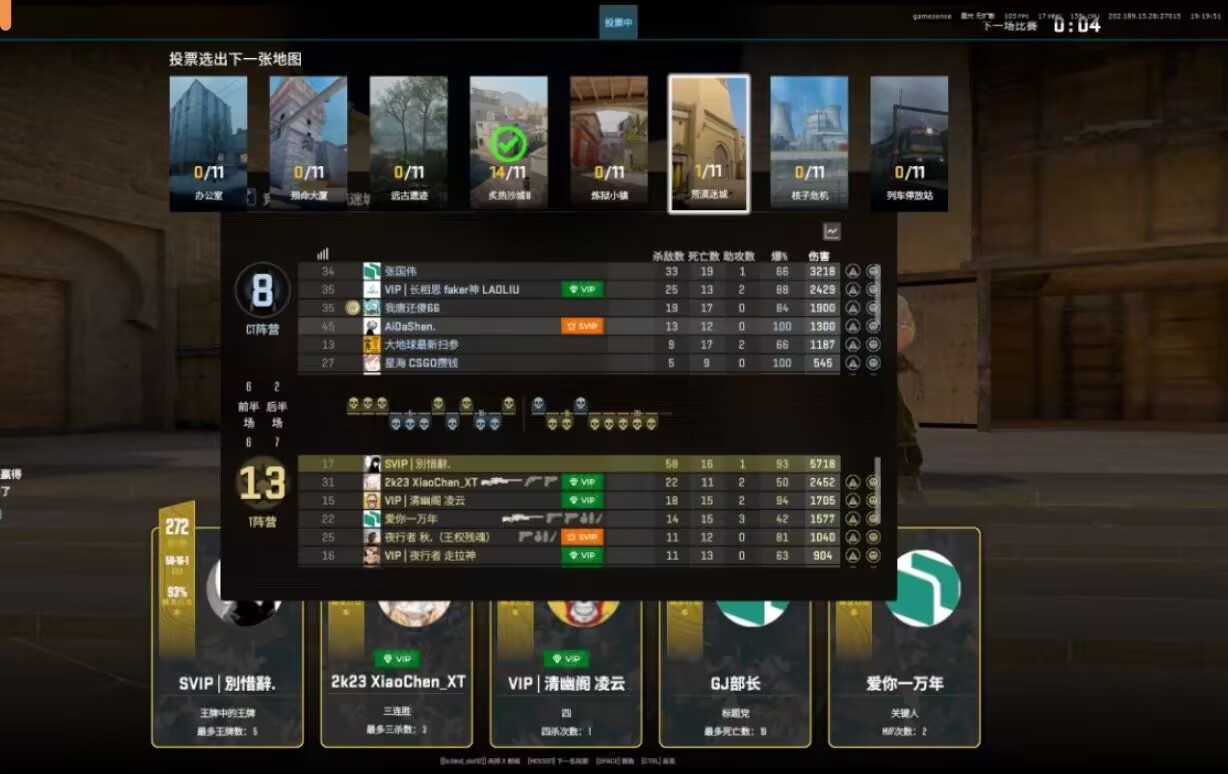Viewport: 1228px width, 774px height.
Task: Pick the highlighted 荒漠迷城 map card
Action: (x=708, y=142)
